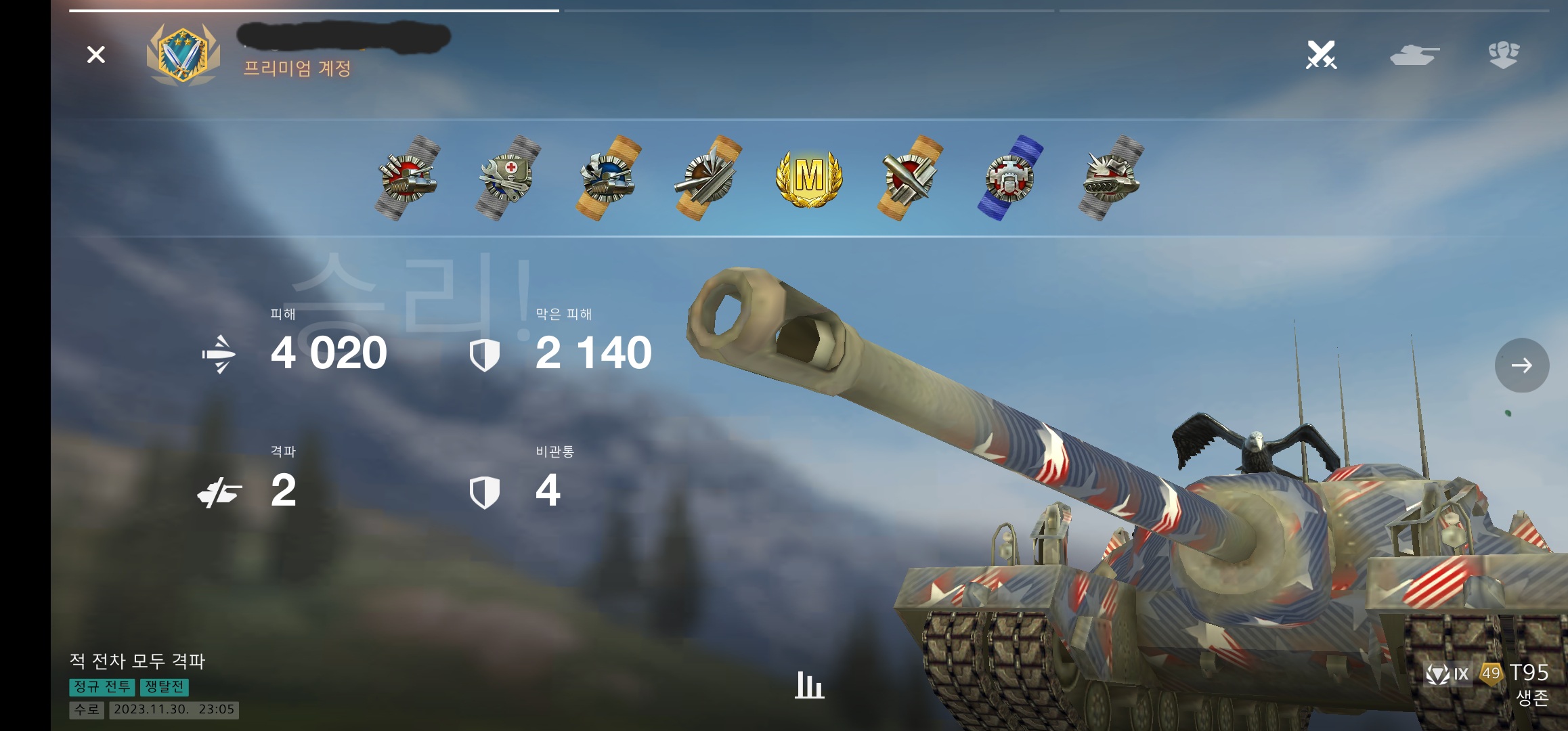Go to next page with arrow button

(1521, 365)
